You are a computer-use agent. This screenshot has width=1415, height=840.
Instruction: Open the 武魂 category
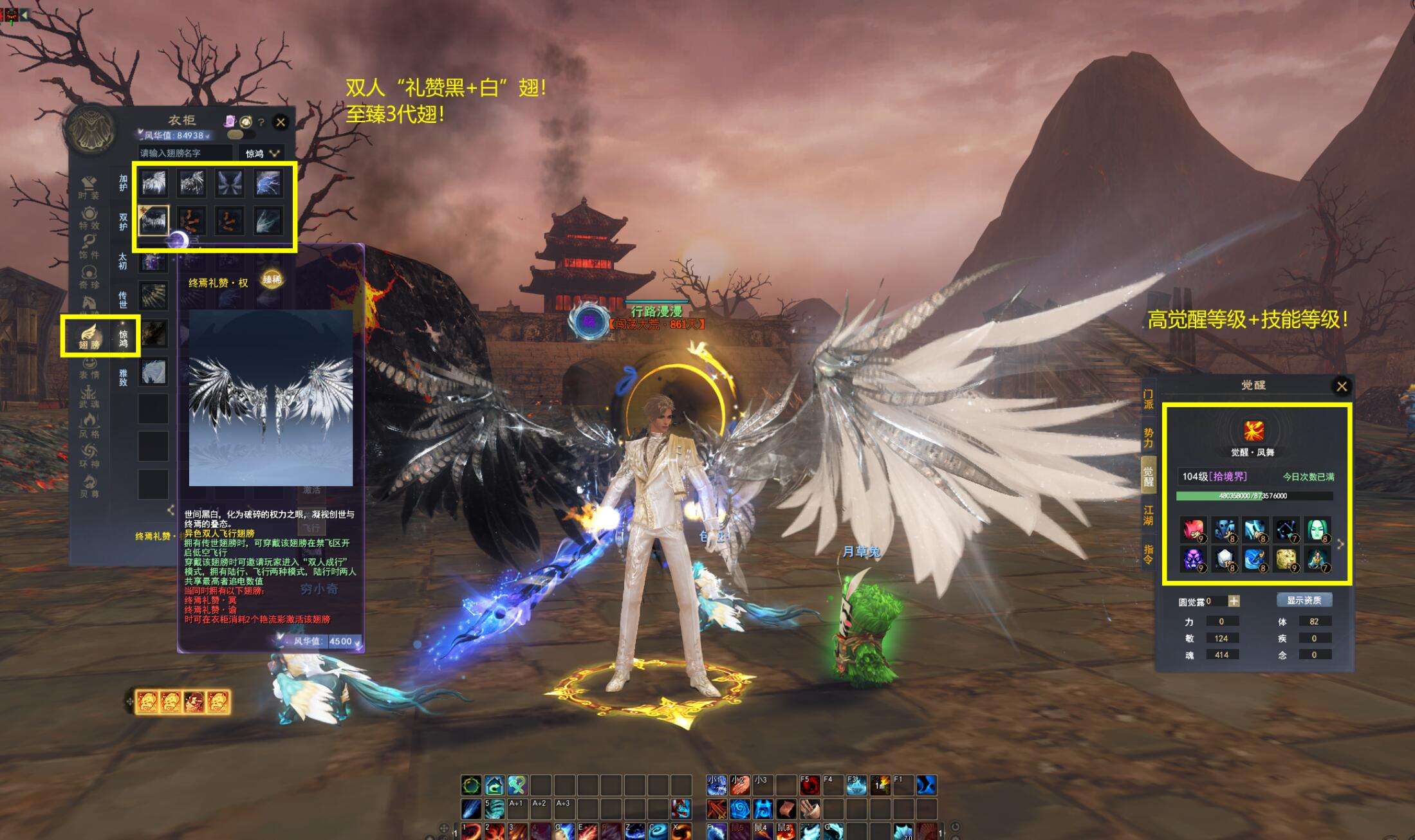tap(89, 397)
